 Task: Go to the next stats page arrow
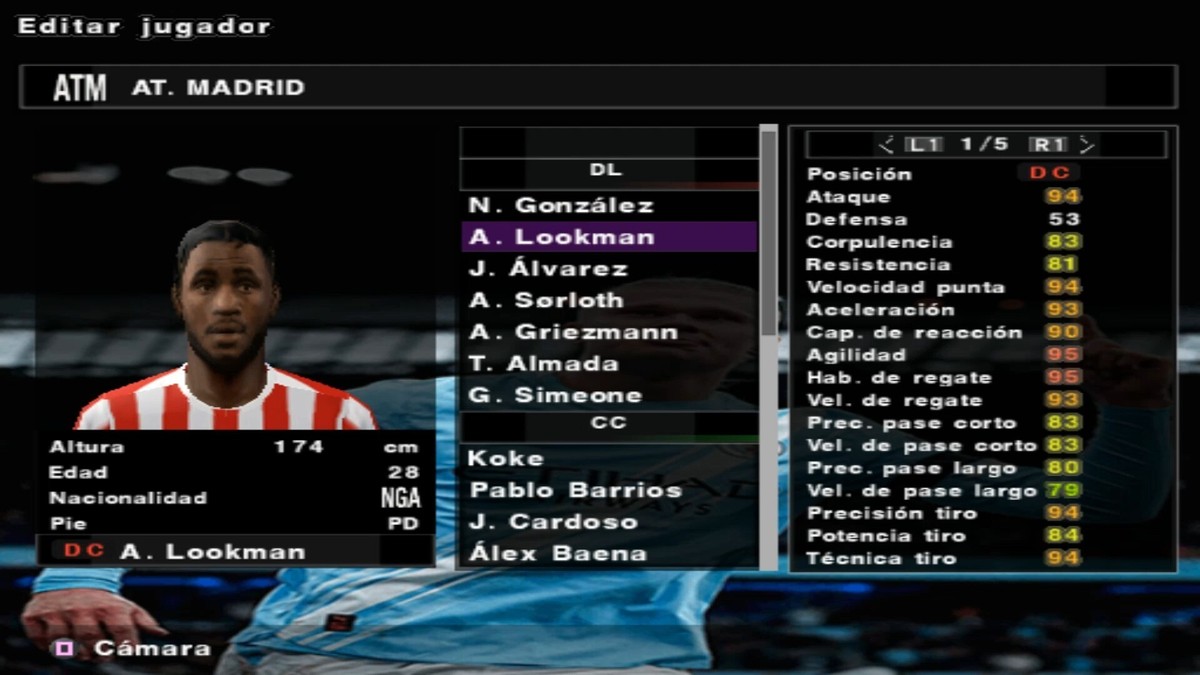[x=1087, y=145]
